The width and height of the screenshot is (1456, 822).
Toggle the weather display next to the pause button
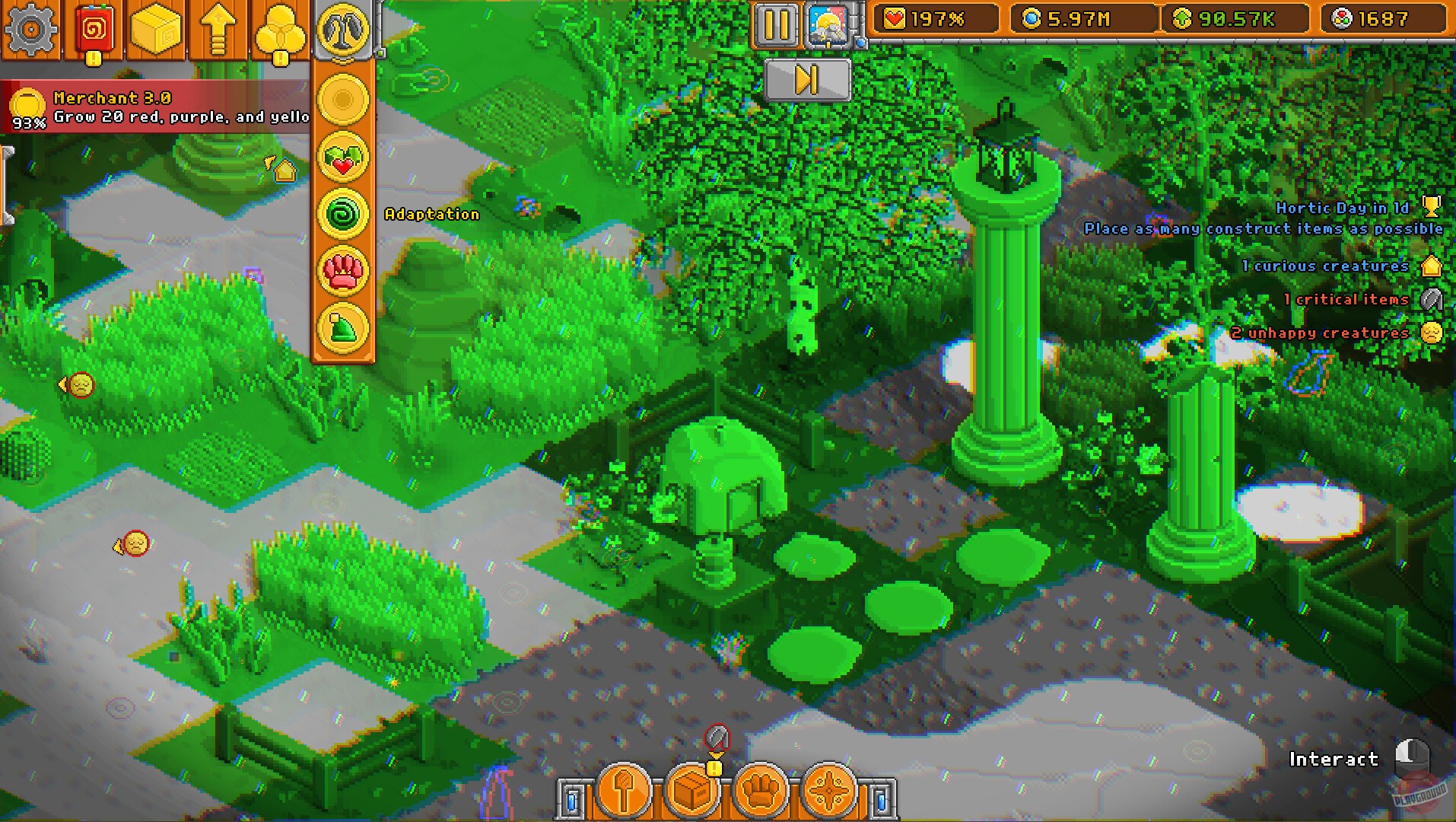tap(828, 24)
